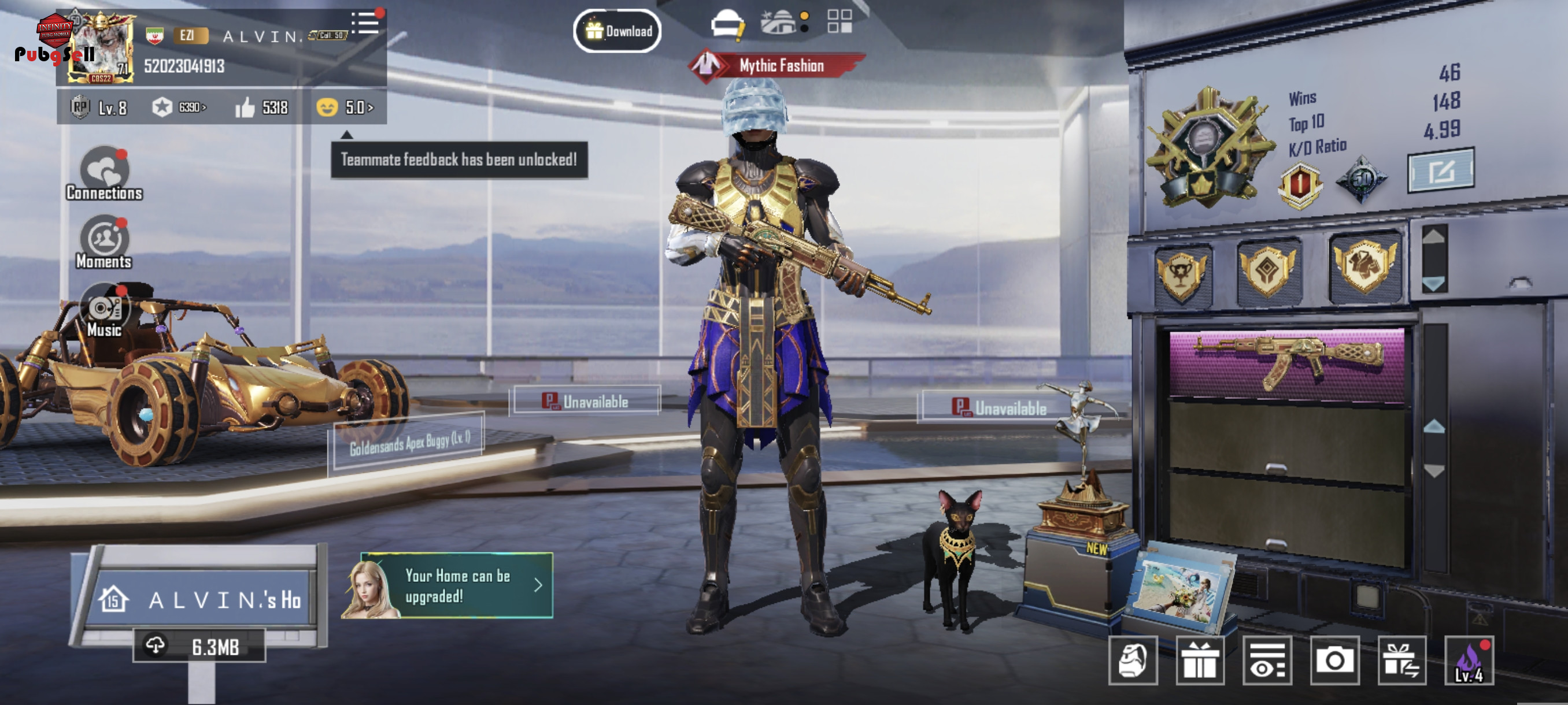This screenshot has width=1568, height=705.
Task: Open the Connections menu
Action: tap(104, 174)
